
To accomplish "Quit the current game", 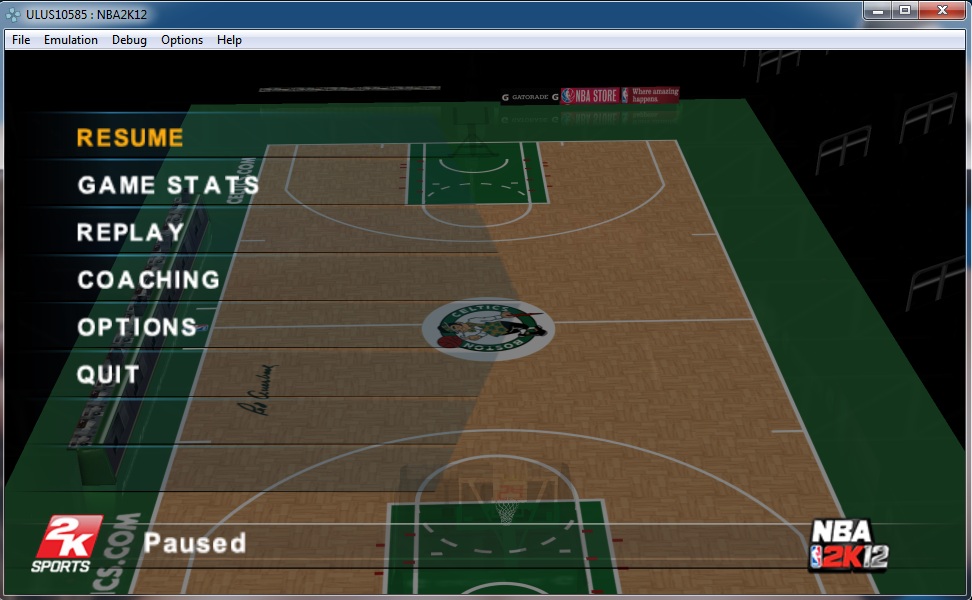I will coord(108,375).
